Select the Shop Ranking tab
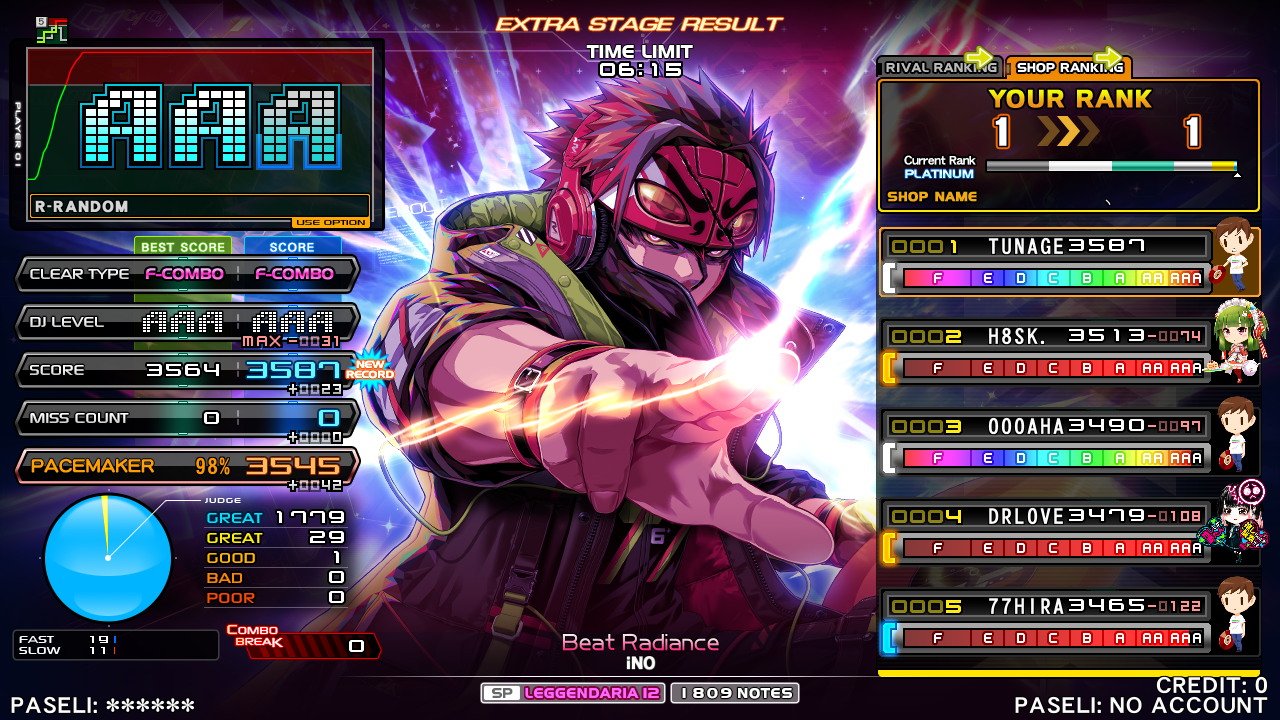1280x720 pixels. tap(1068, 68)
